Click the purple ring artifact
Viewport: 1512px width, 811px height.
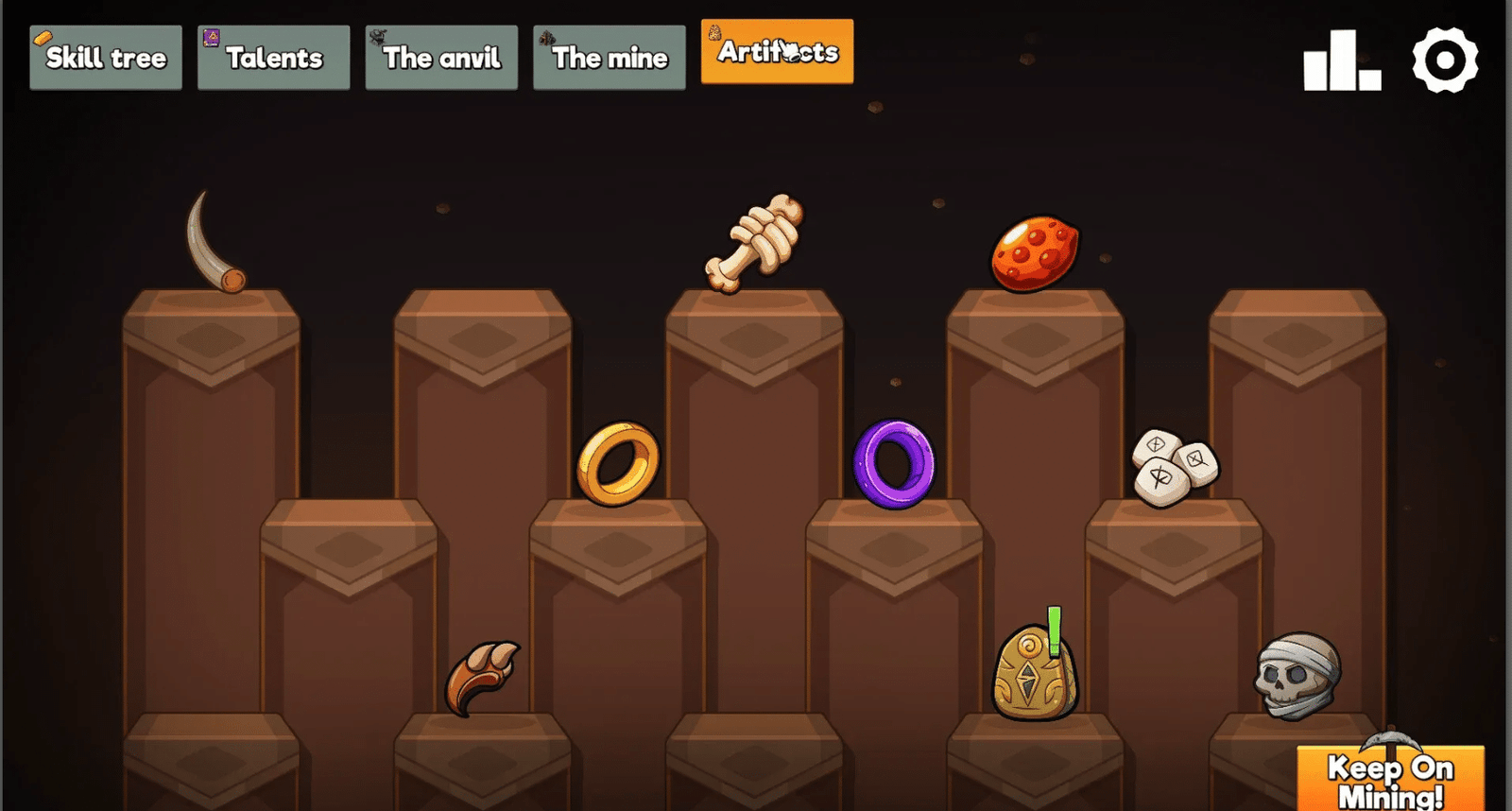(892, 462)
